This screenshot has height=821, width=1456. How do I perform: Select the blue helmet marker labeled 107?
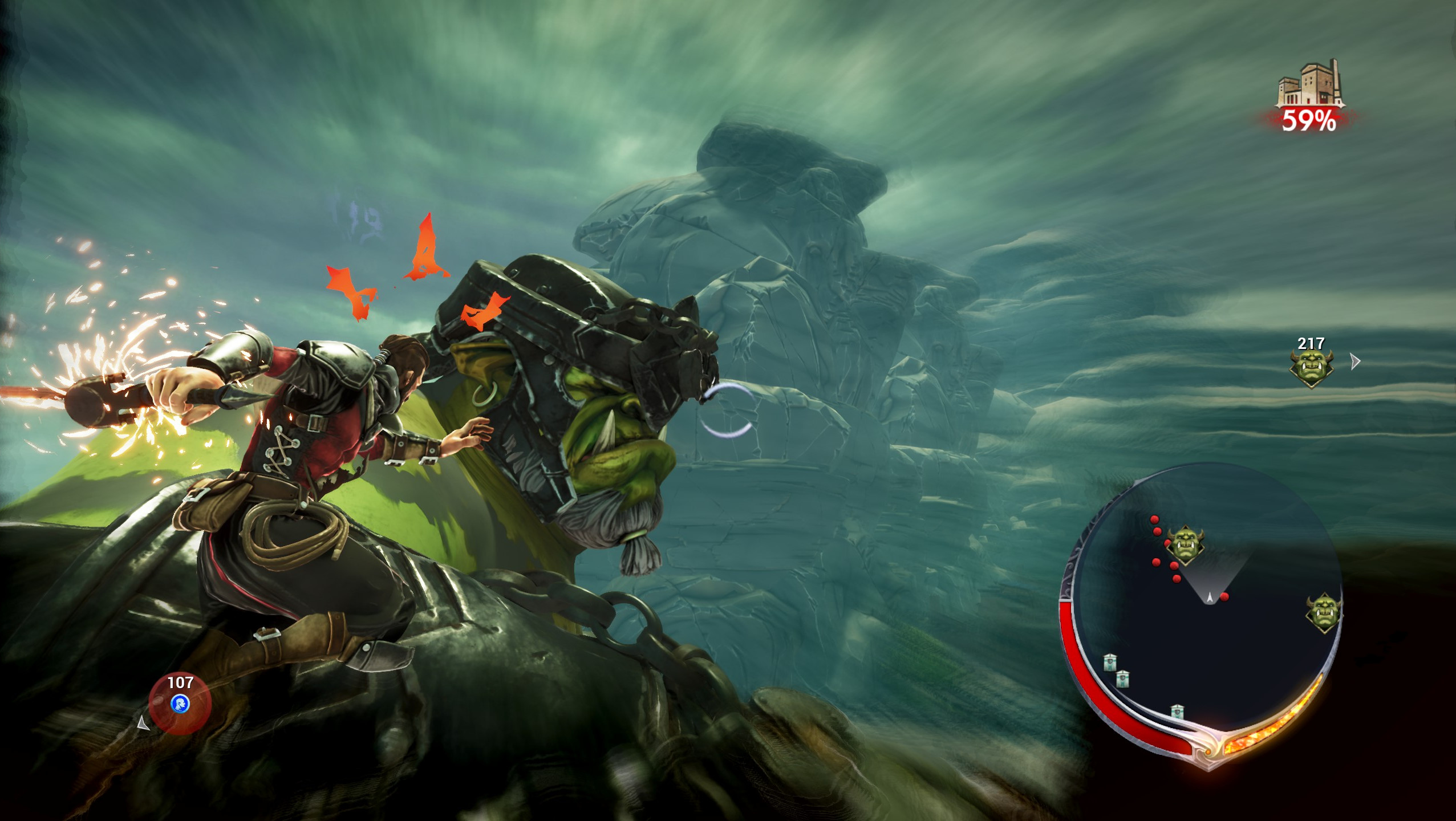coord(180,703)
